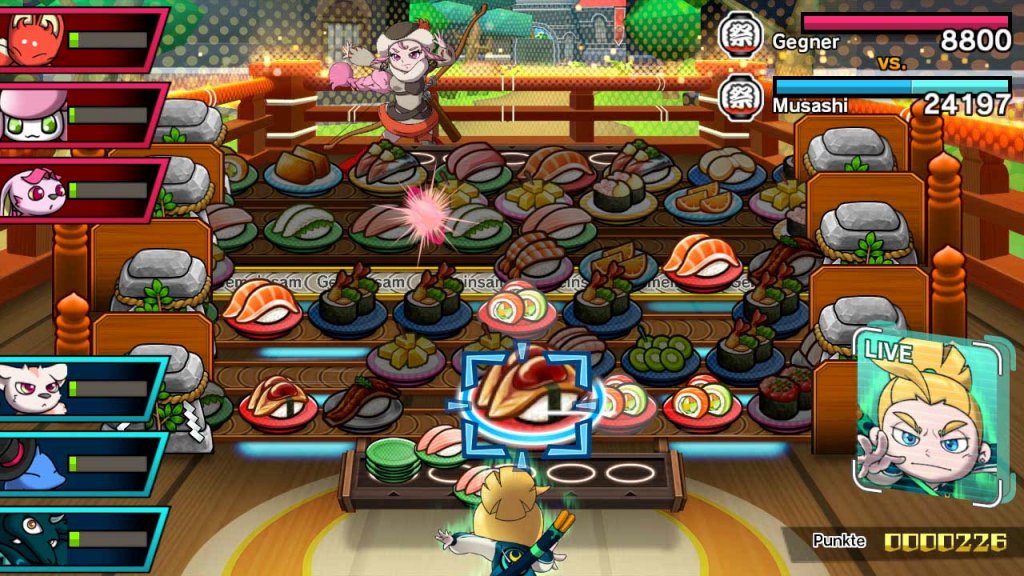Throw the stack of green plates
The height and width of the screenshot is (576, 1024).
click(x=392, y=461)
